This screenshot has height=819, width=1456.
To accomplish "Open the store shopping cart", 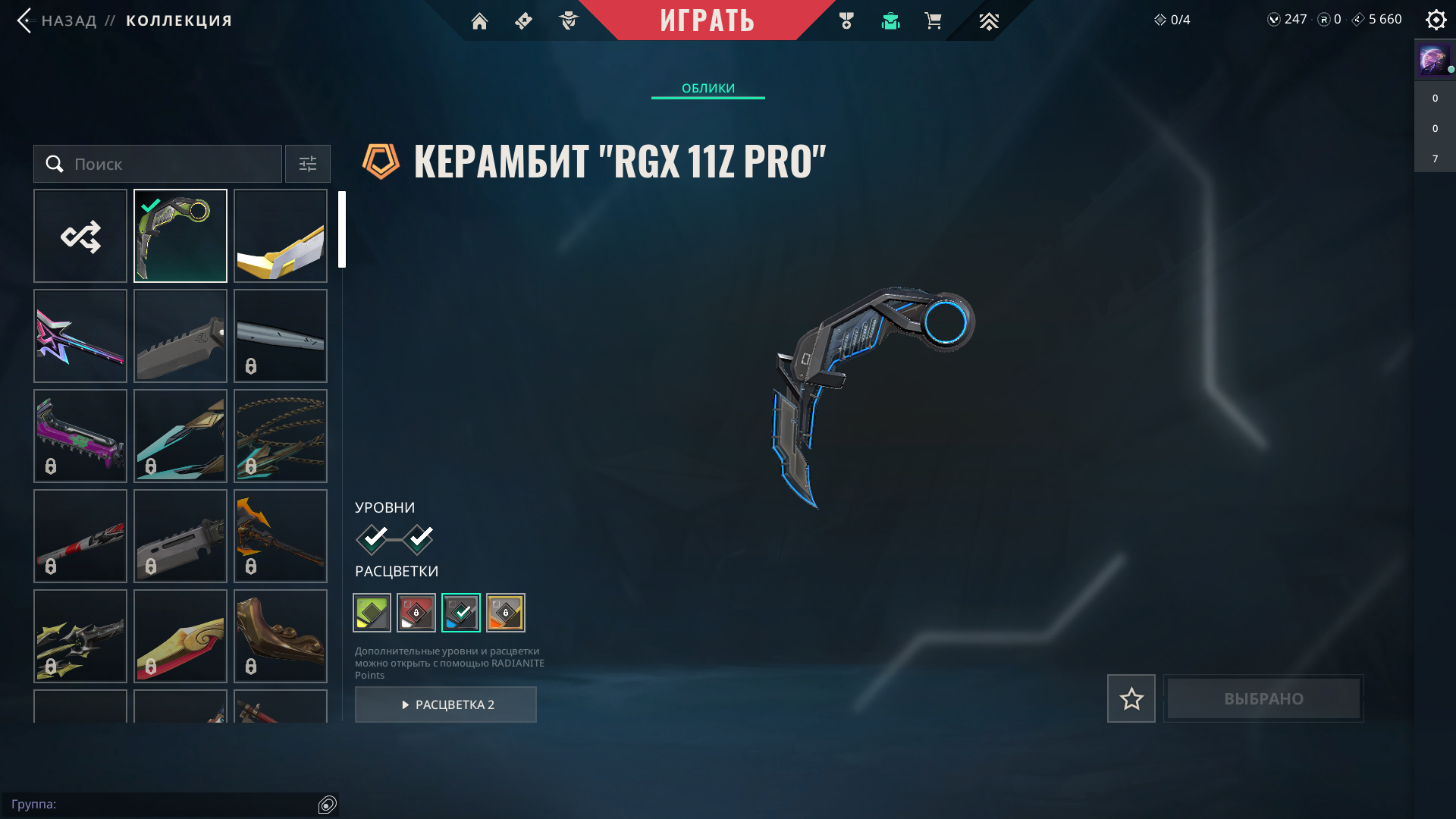I will [x=933, y=21].
